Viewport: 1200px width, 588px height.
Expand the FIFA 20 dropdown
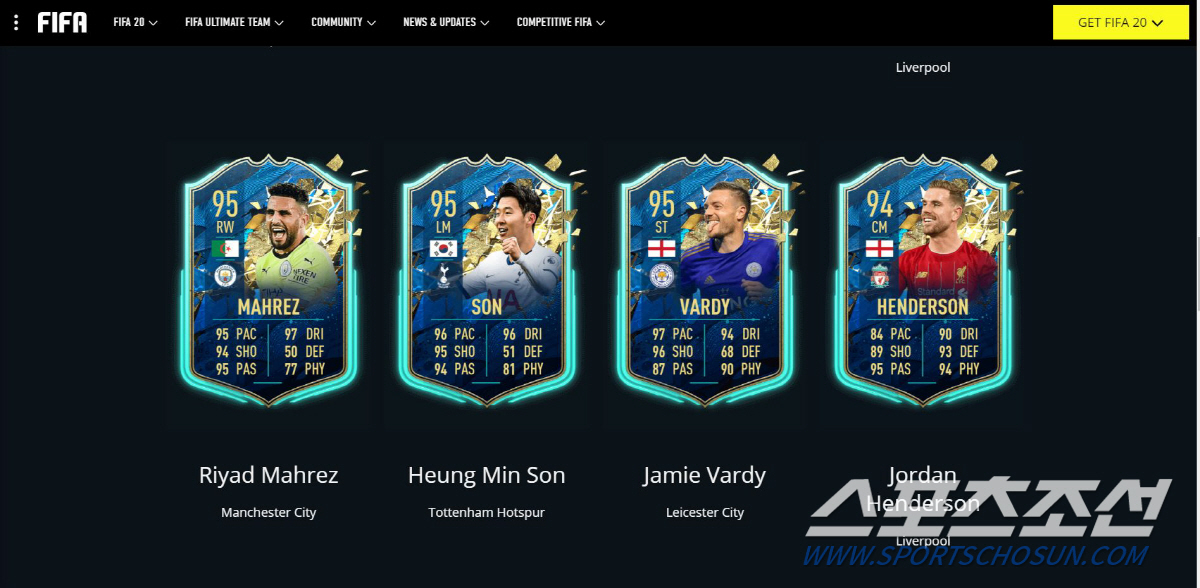(x=136, y=22)
